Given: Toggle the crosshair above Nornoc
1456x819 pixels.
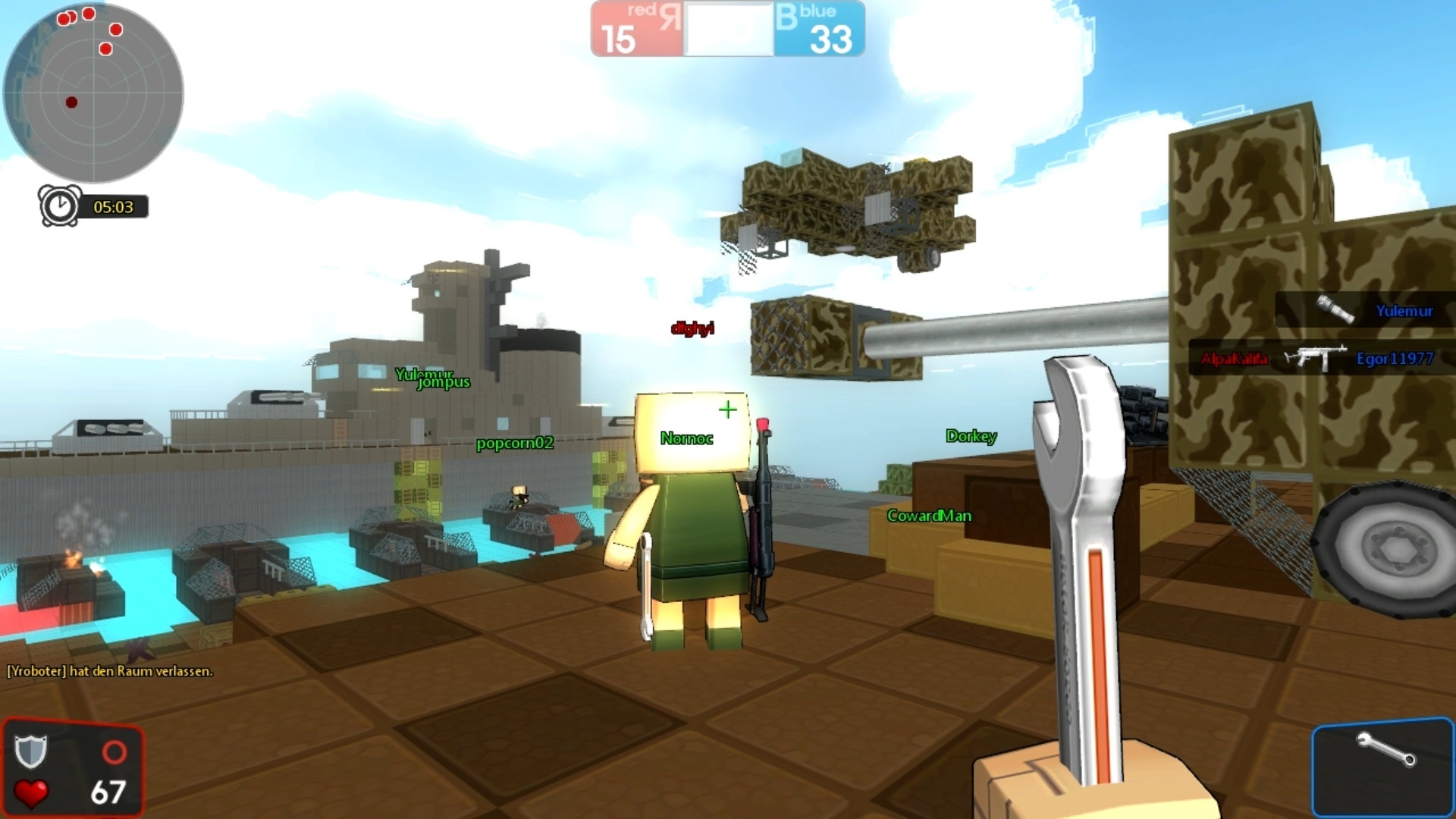Looking at the screenshot, I should click(x=727, y=409).
